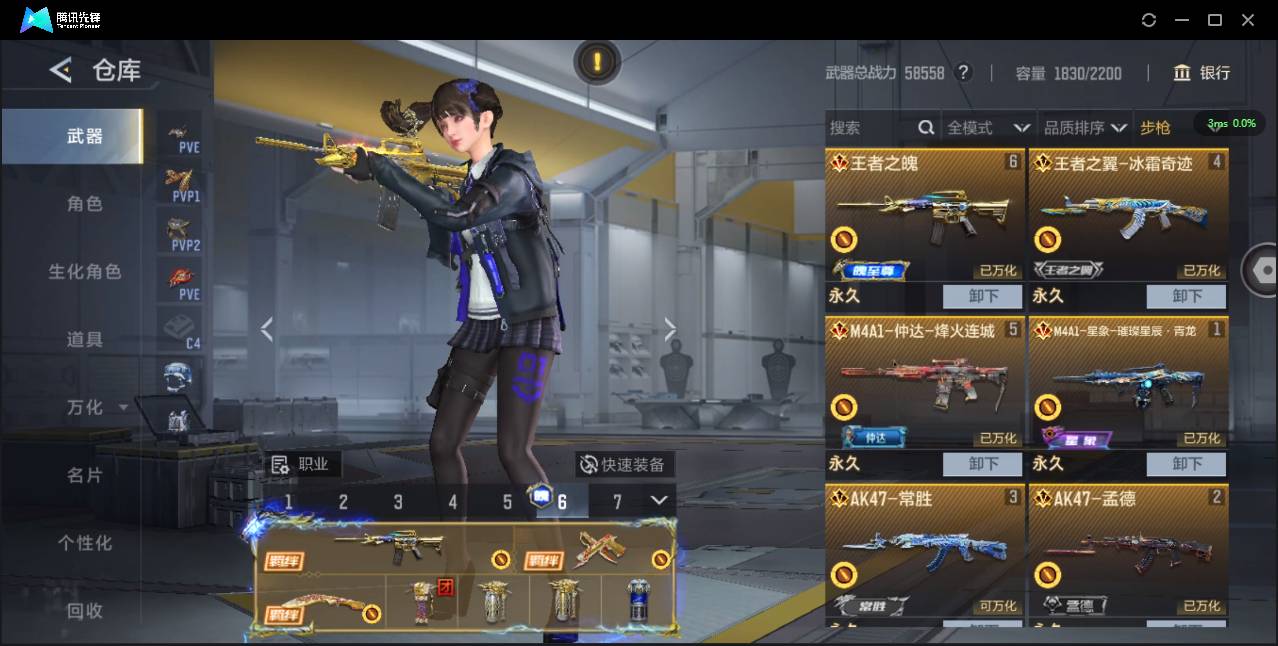Open the 全模式 mode filter dropdown
Screen dimensions: 1278x646
(988, 127)
